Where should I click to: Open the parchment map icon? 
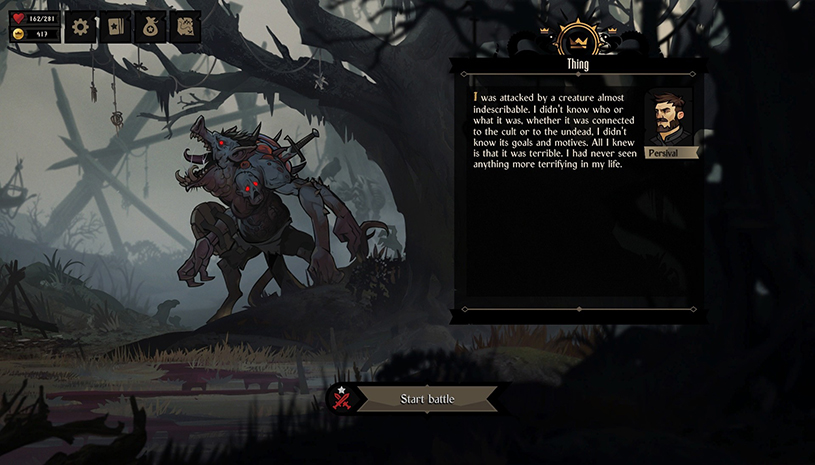point(184,27)
